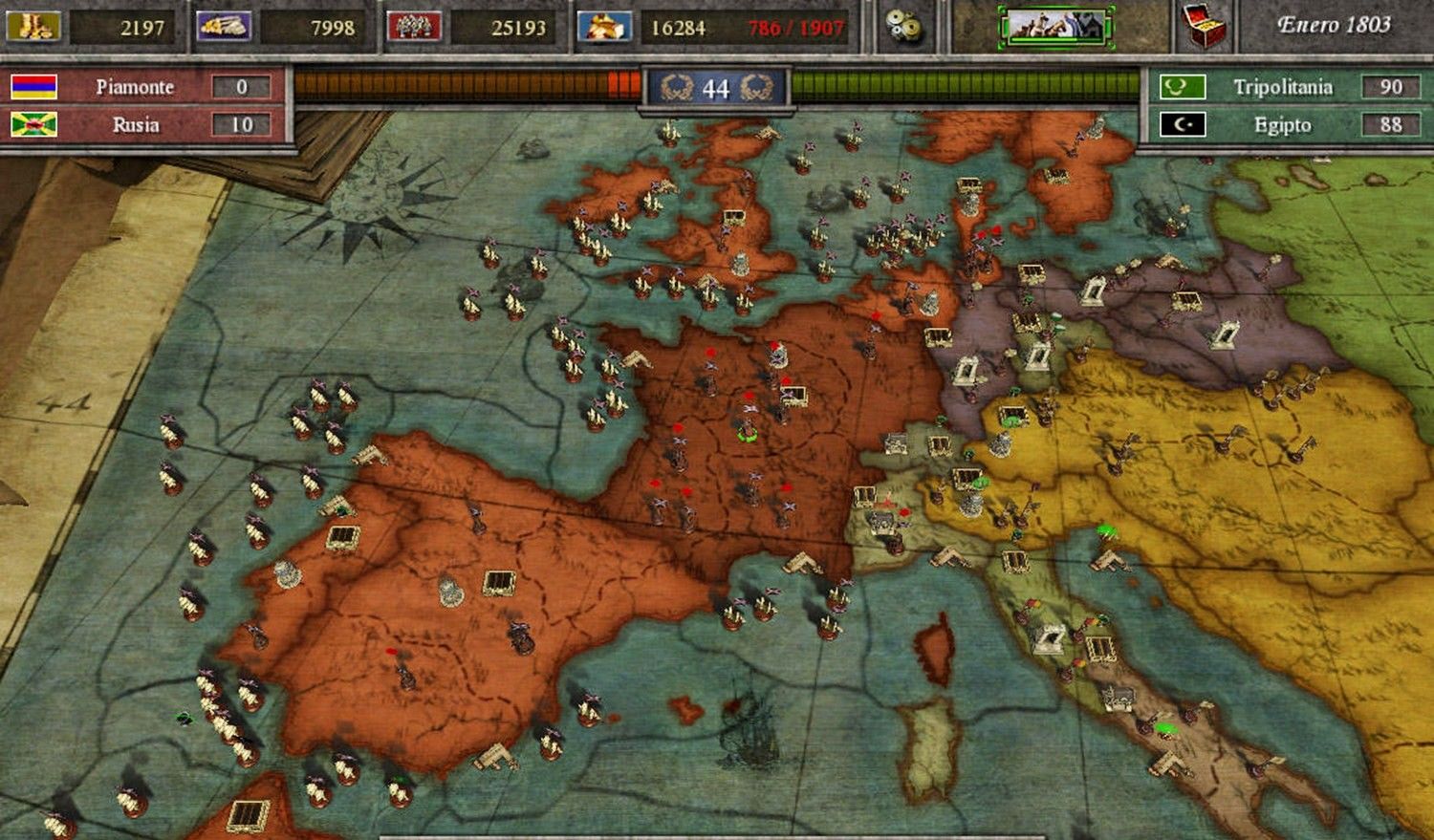The width and height of the screenshot is (1434, 840).
Task: Click the food resource icon
Action: (x=604, y=26)
